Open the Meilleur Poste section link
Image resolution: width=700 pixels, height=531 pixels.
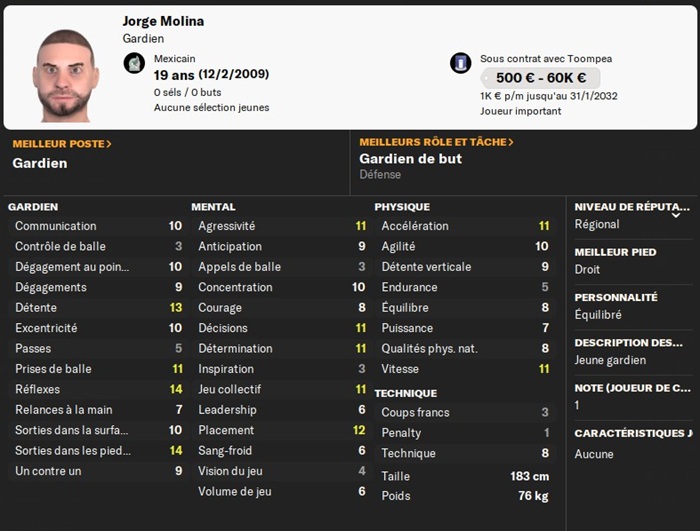point(62,144)
